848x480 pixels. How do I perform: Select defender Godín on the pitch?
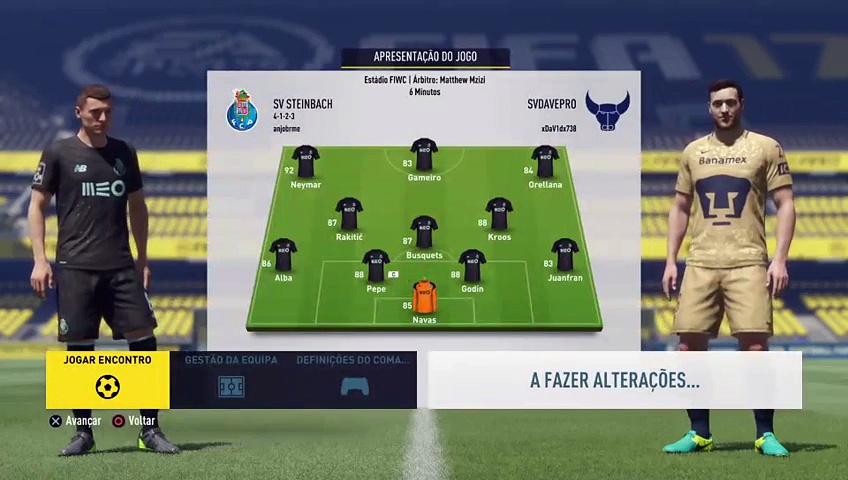(472, 266)
